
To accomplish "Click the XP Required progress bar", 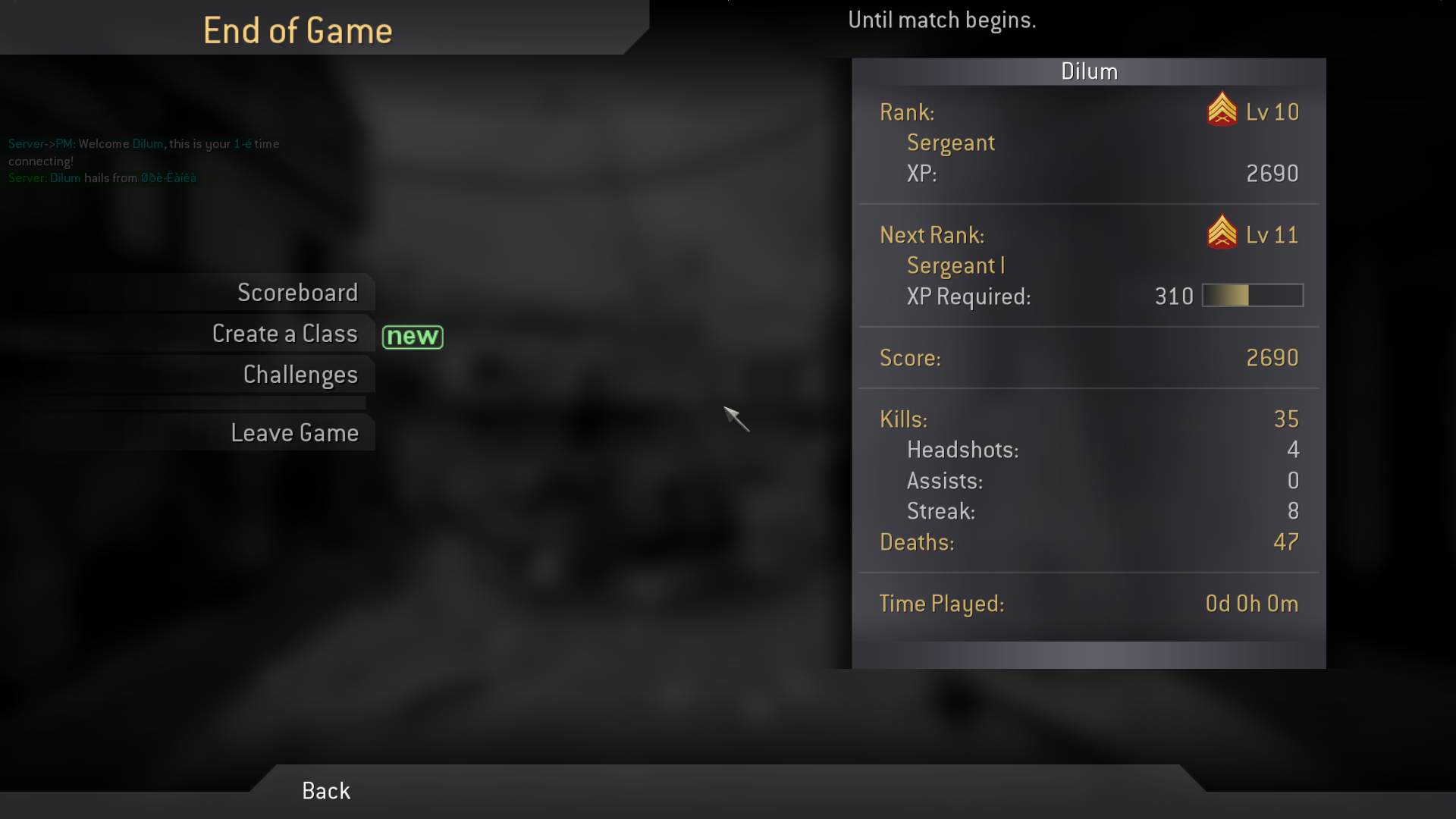I will (x=1252, y=296).
